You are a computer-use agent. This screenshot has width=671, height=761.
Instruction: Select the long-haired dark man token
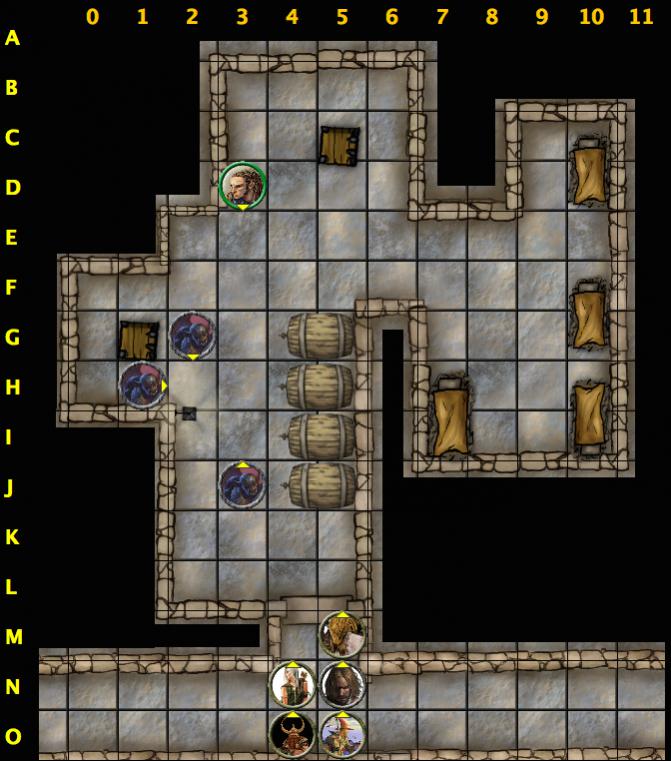coord(342,685)
